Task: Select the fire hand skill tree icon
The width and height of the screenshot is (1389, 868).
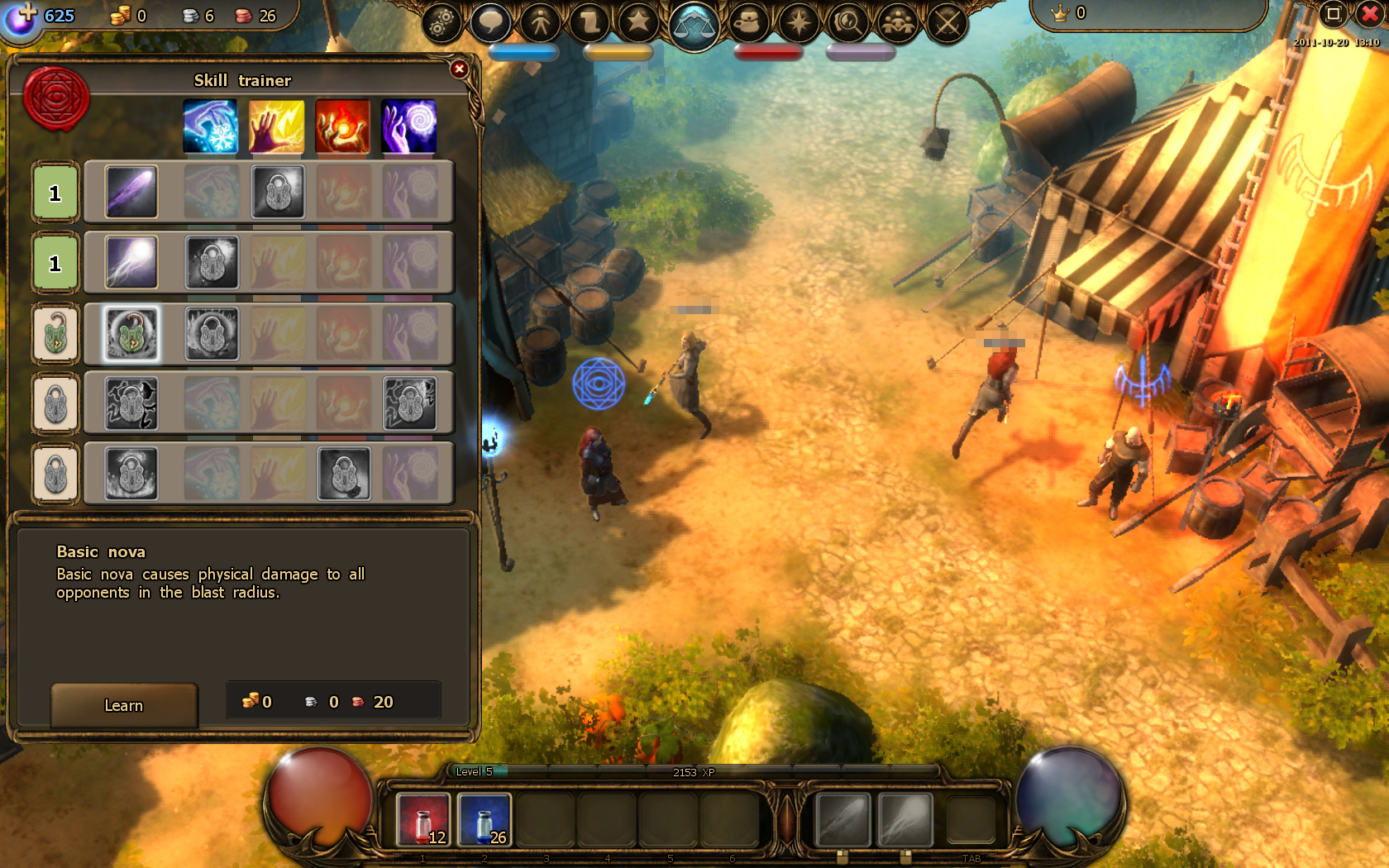Action: tap(342, 126)
